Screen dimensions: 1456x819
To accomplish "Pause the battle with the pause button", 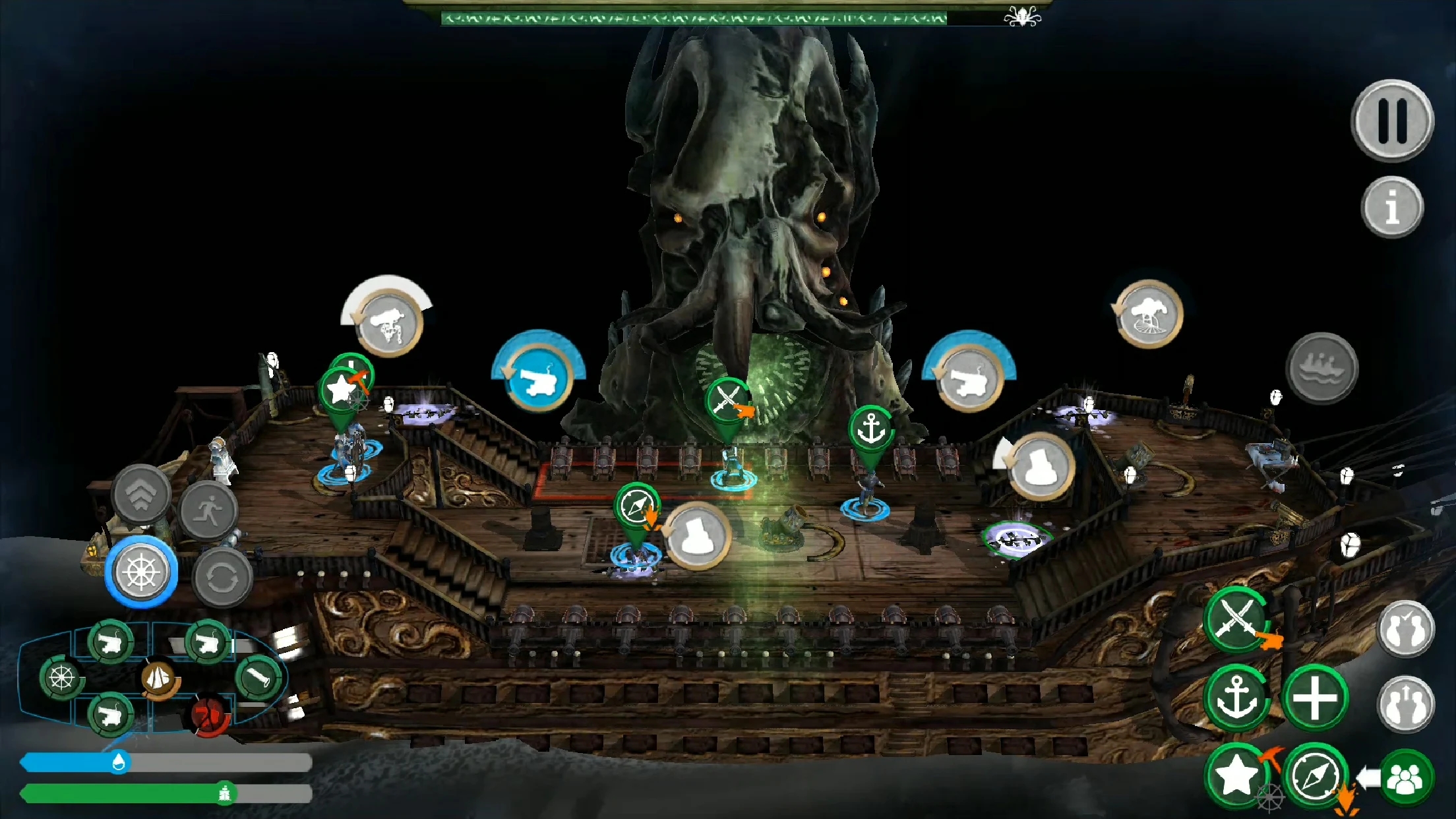I will click(x=1392, y=121).
